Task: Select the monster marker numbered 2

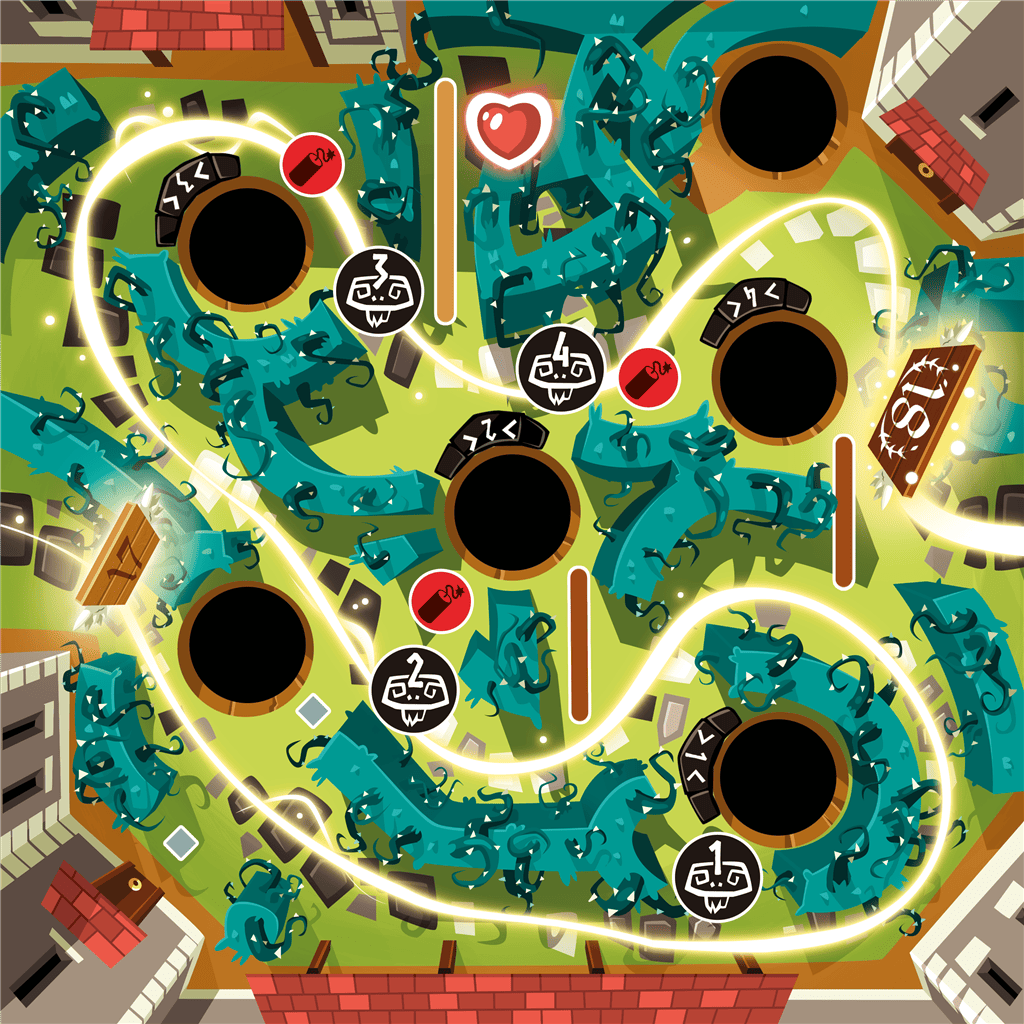Action: (414, 689)
